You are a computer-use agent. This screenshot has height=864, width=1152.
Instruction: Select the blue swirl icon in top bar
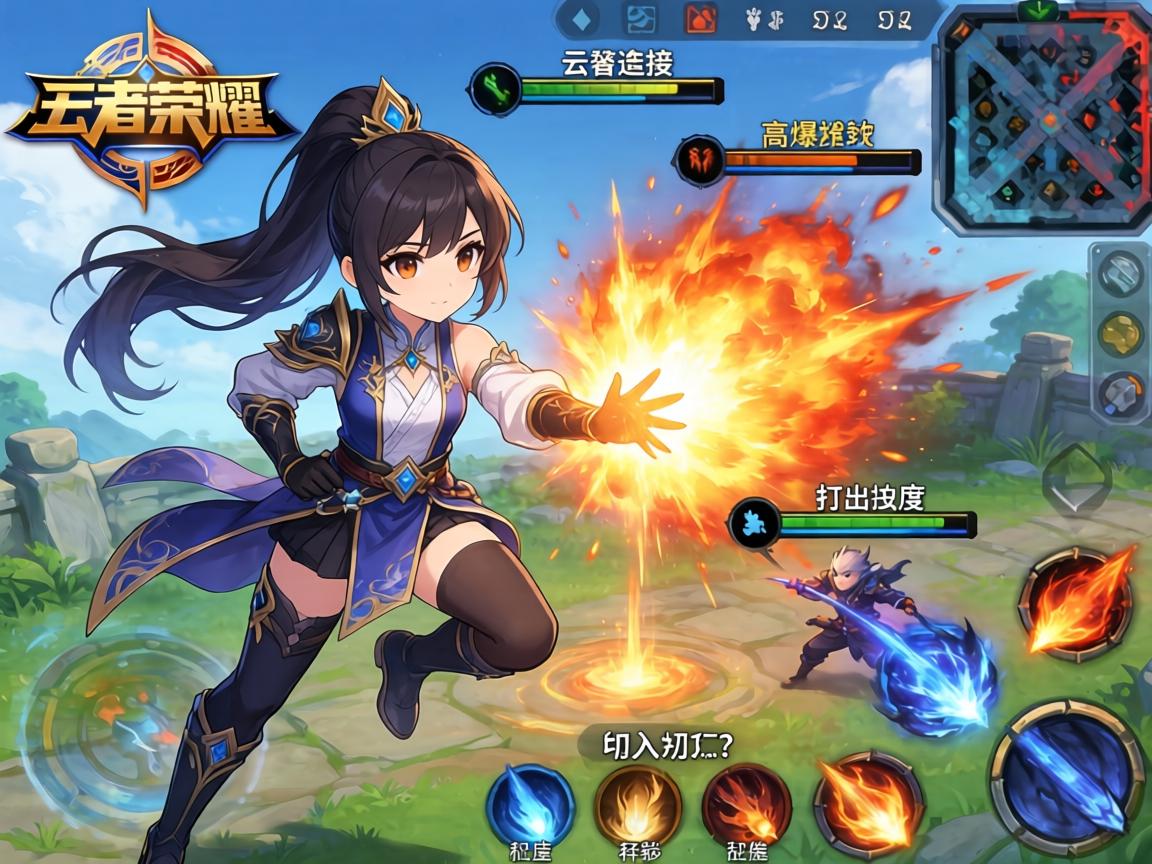coord(639,18)
